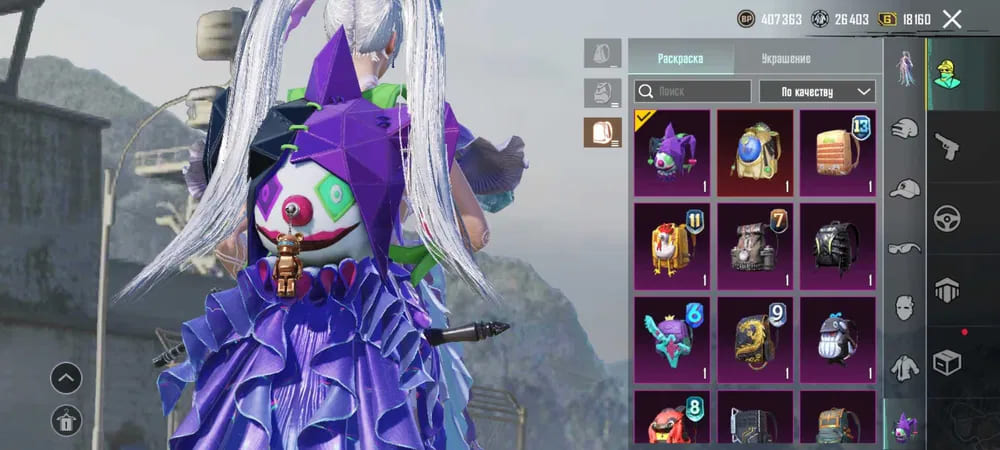Open the pistol weapons category
The width and height of the screenshot is (1000, 450).
(946, 147)
